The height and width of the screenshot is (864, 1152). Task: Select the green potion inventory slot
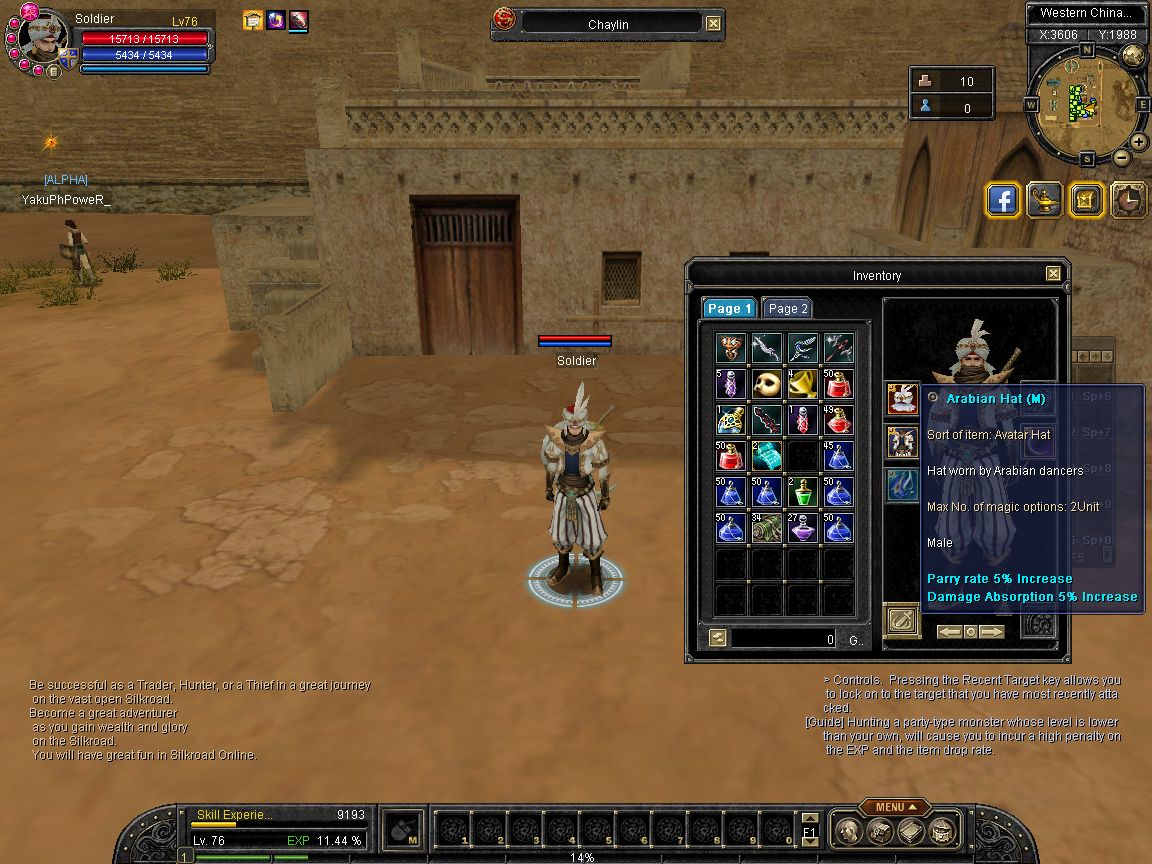(x=803, y=492)
